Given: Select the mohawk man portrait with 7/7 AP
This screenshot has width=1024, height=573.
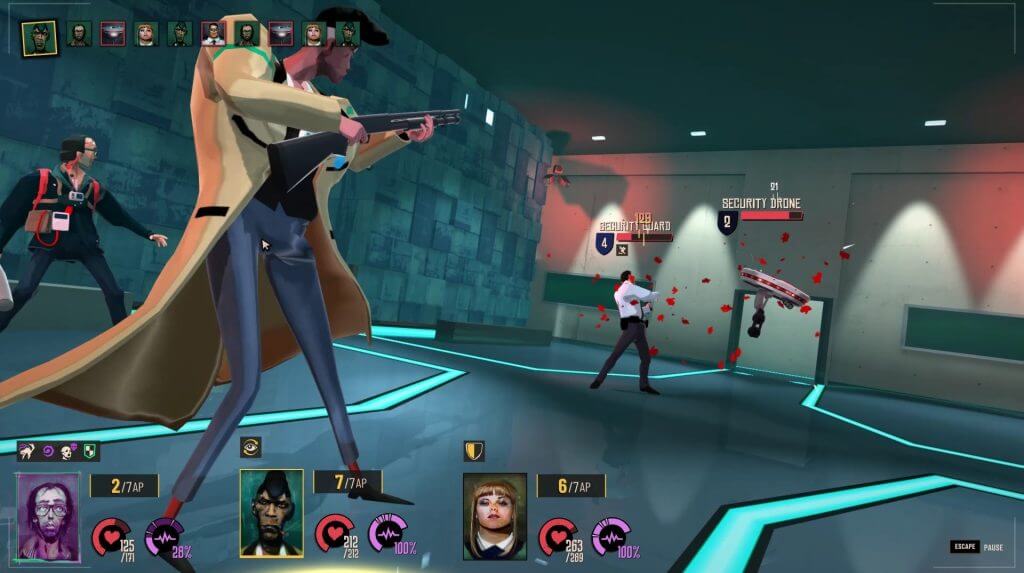Looking at the screenshot, I should pyautogui.click(x=271, y=513).
